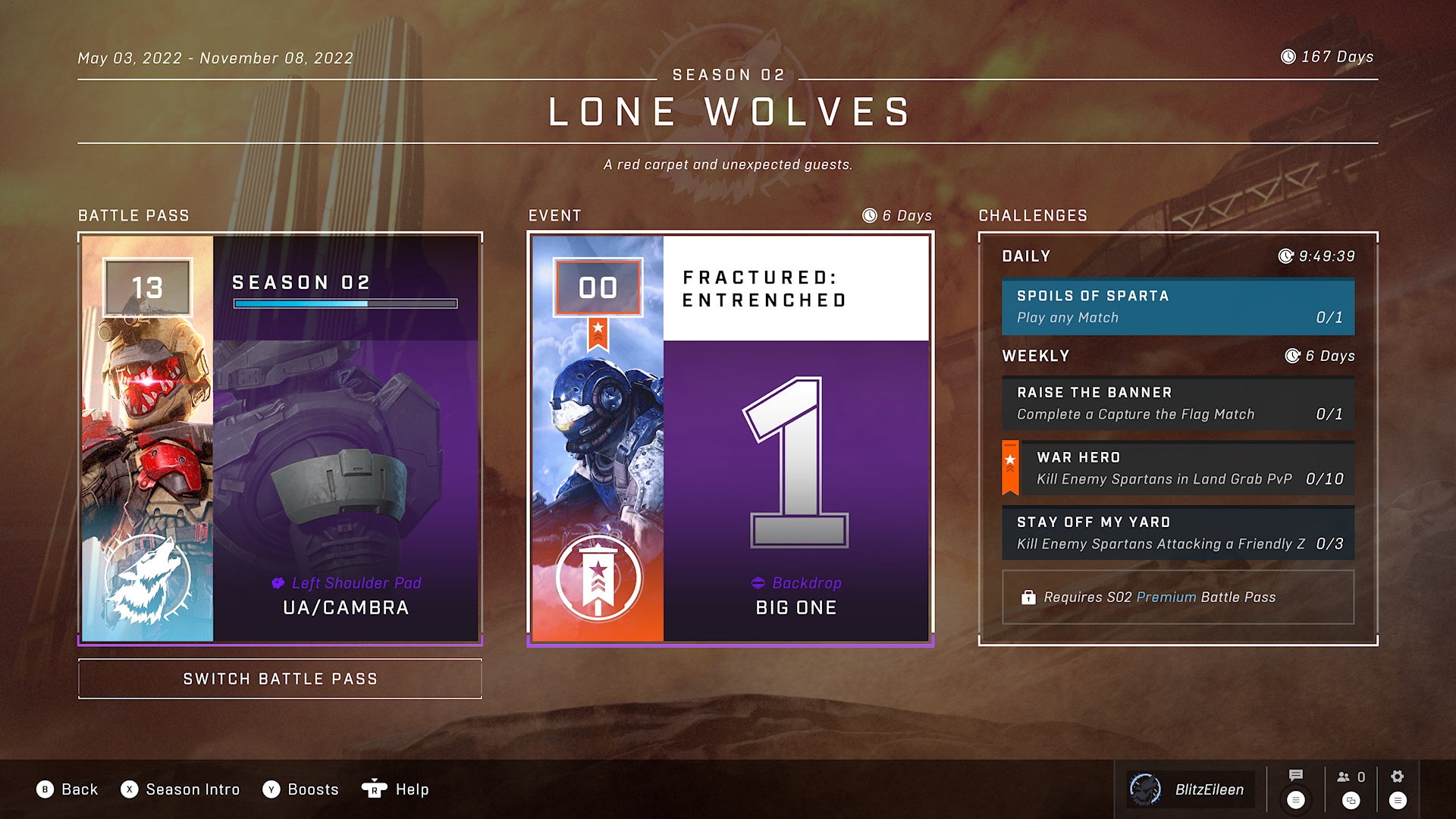Select the Stay Off My Yard weekly challenge
This screenshot has width=1456, height=819.
1178,532
